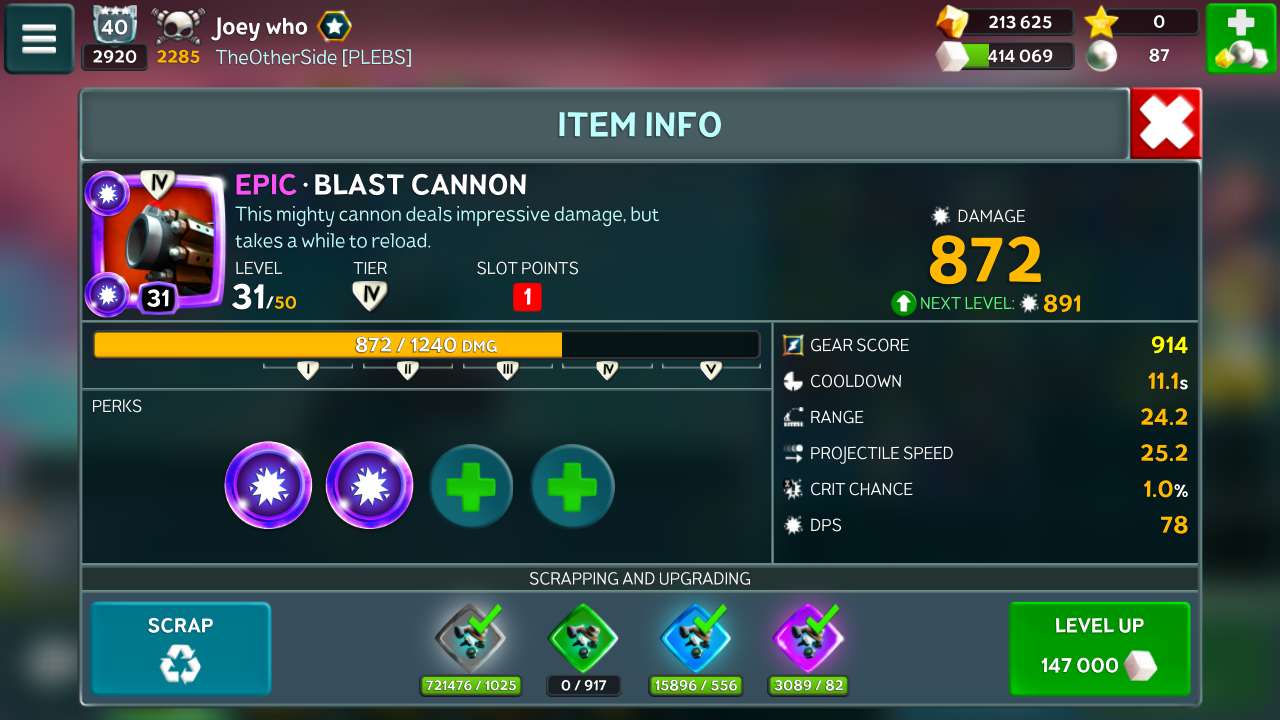The width and height of the screenshot is (1280, 720).
Task: Click the green uncommon duplicate part icon
Action: coord(583,638)
